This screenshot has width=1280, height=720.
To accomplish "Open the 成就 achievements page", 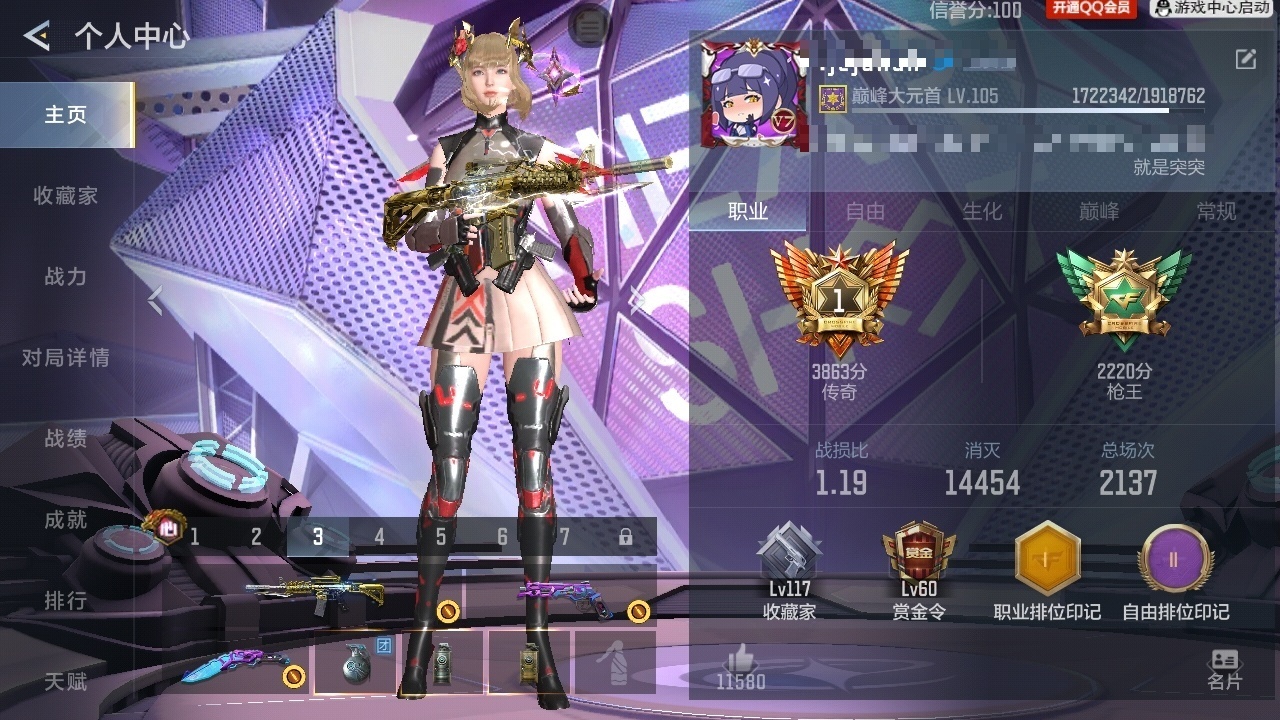I will [66, 520].
